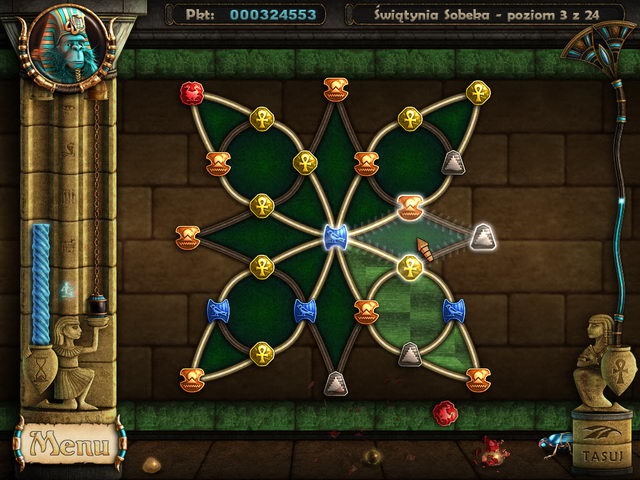Select the blue token at the board's center
The height and width of the screenshot is (480, 640).
335,237
